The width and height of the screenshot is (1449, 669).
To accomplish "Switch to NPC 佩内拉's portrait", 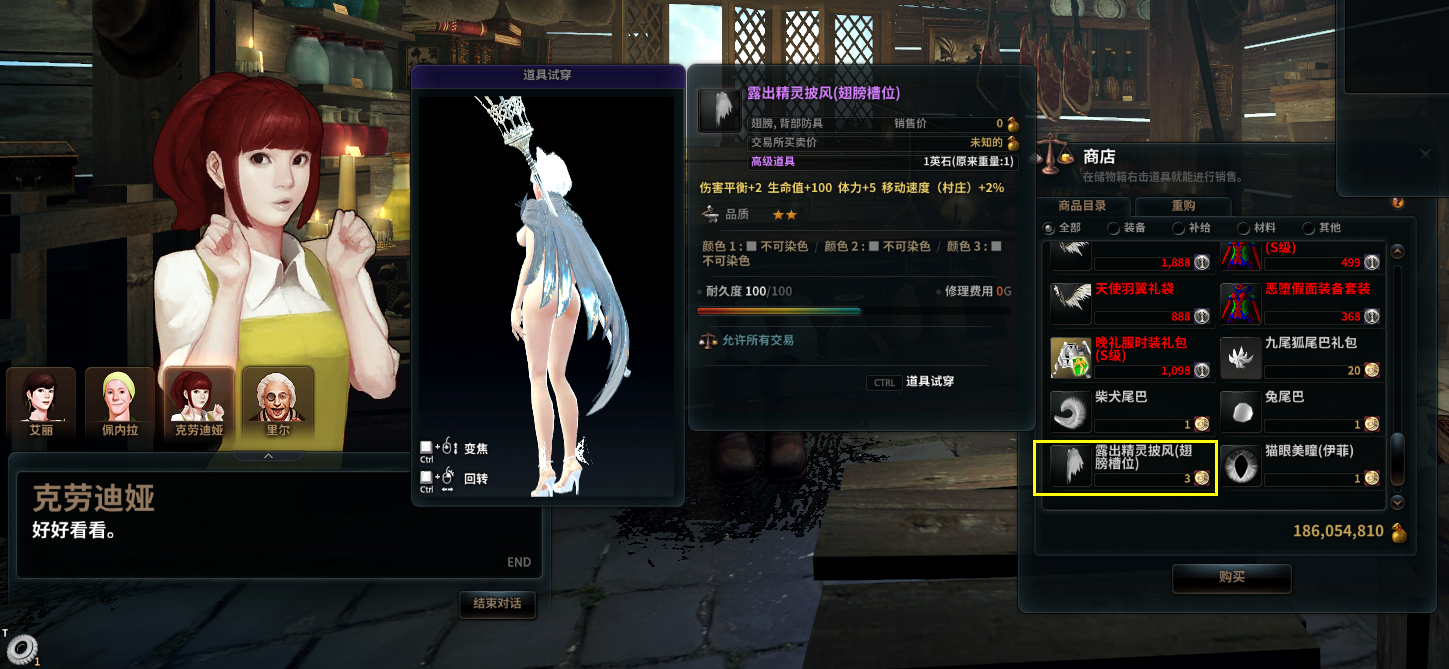I will [120, 405].
